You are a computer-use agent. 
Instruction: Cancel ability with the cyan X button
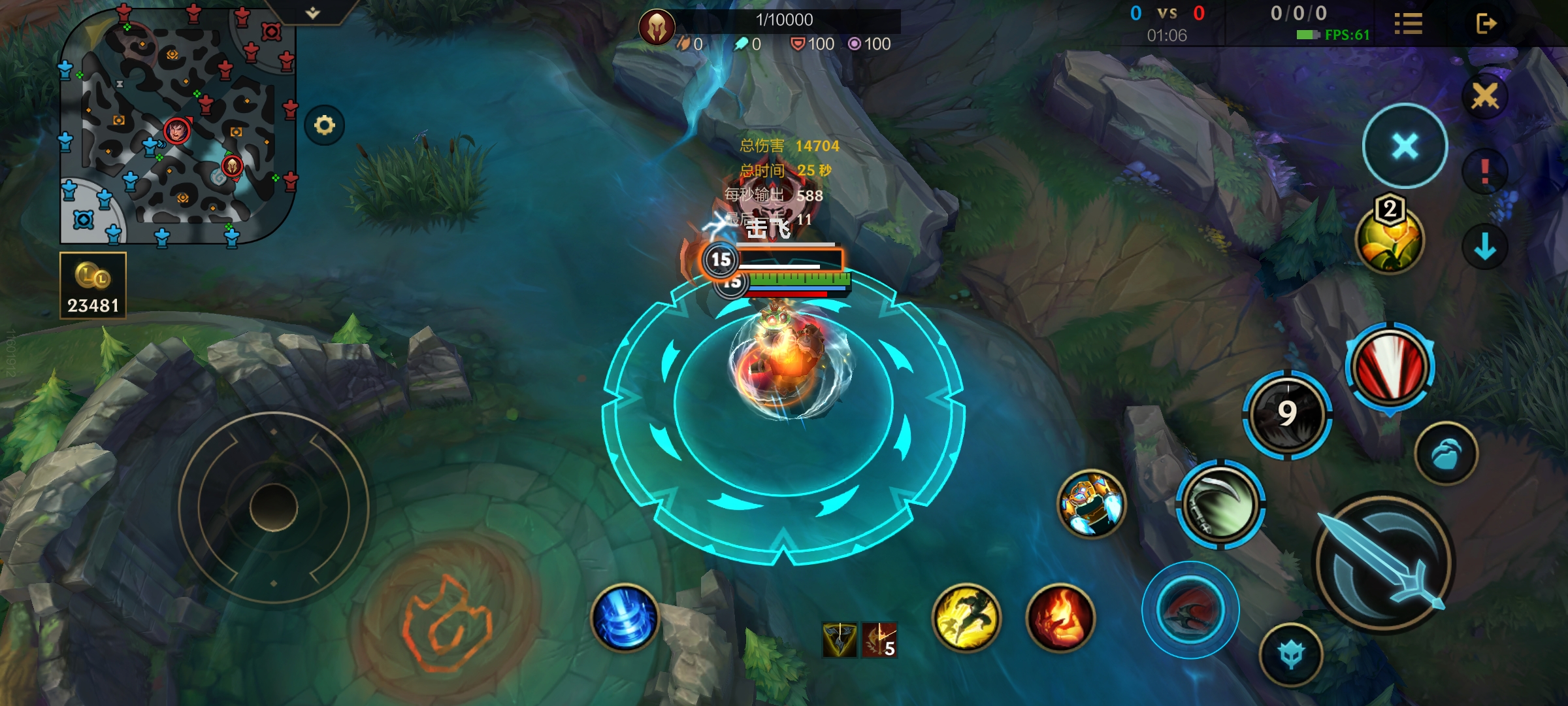[1405, 146]
